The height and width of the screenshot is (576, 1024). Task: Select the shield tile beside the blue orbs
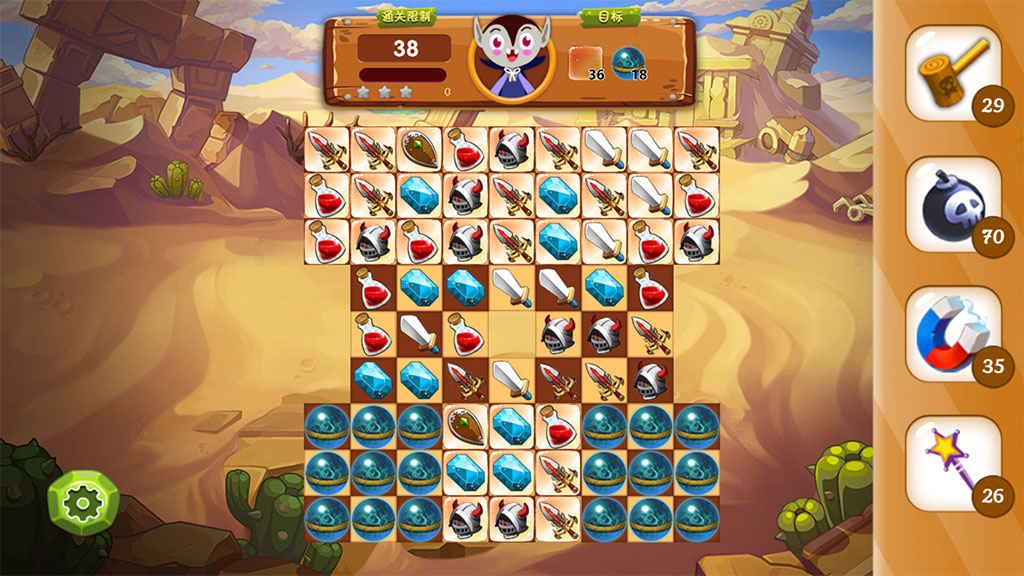(x=466, y=426)
